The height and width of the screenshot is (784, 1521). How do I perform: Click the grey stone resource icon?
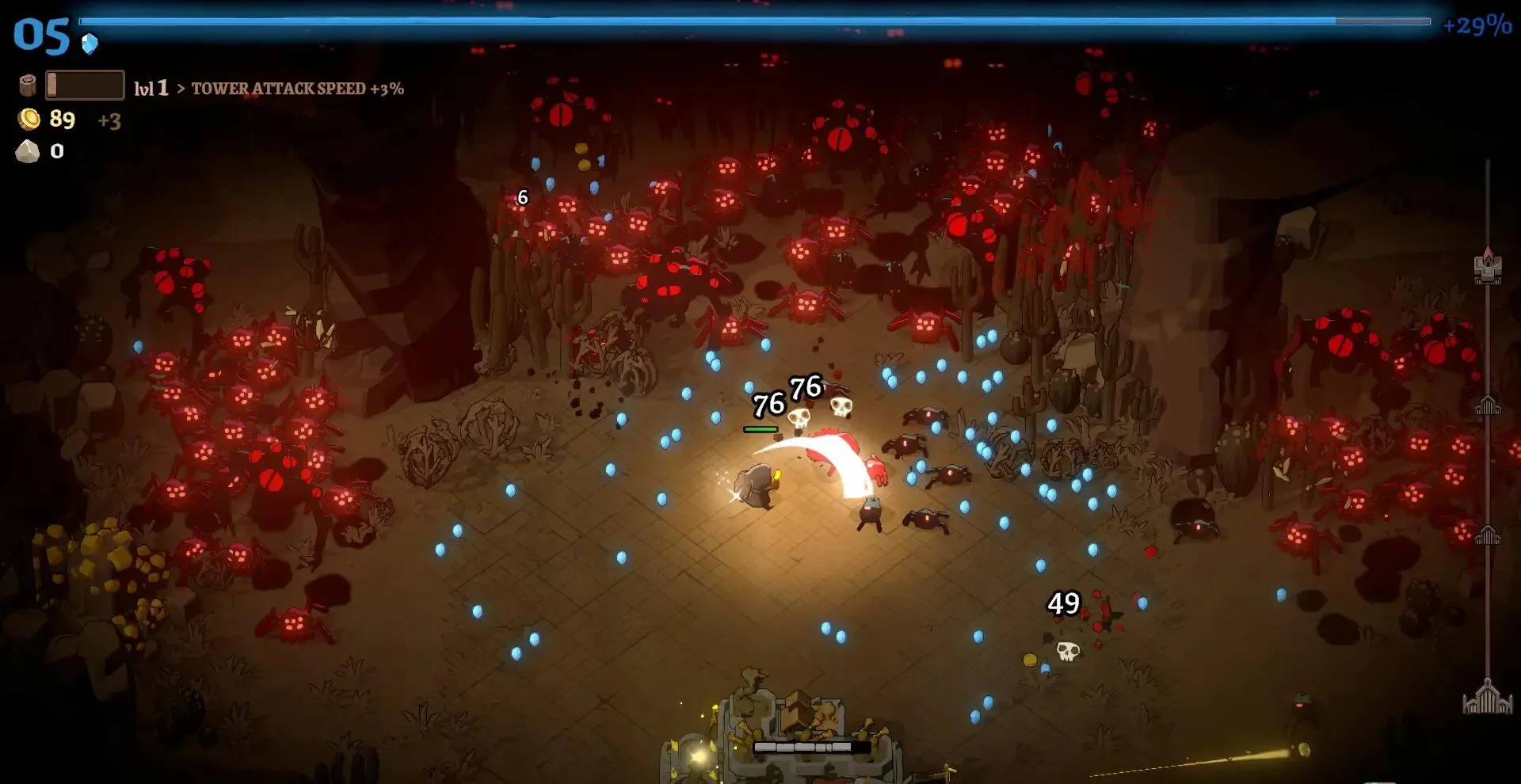point(28,151)
